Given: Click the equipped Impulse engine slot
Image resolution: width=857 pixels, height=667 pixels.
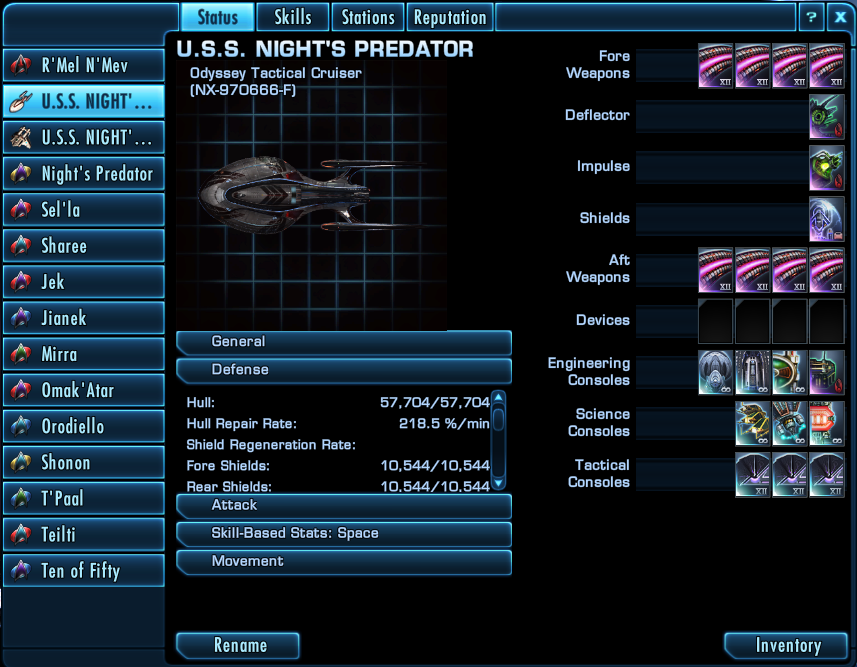Looking at the screenshot, I should (827, 167).
